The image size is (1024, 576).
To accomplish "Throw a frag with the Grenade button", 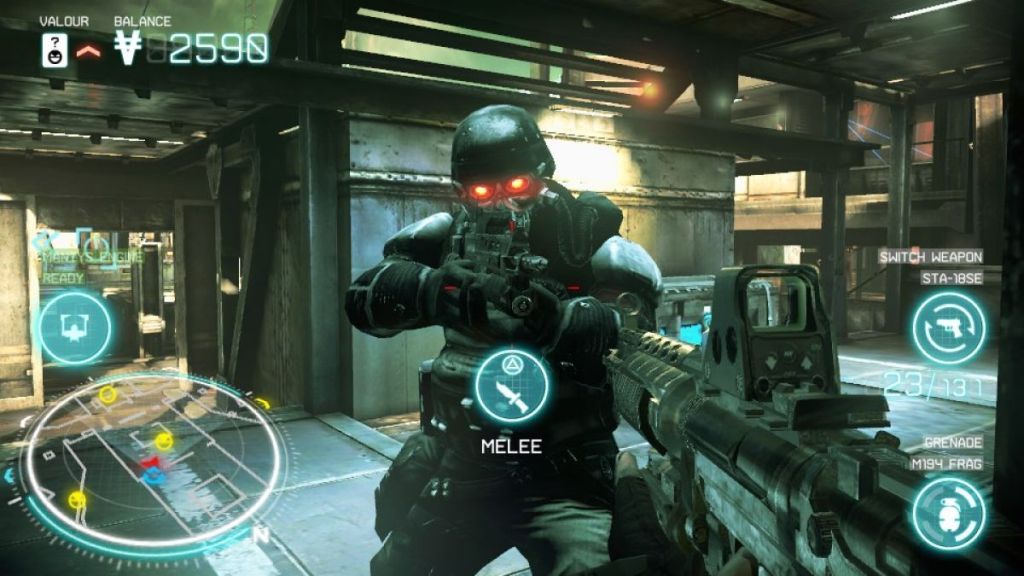I will (948, 514).
